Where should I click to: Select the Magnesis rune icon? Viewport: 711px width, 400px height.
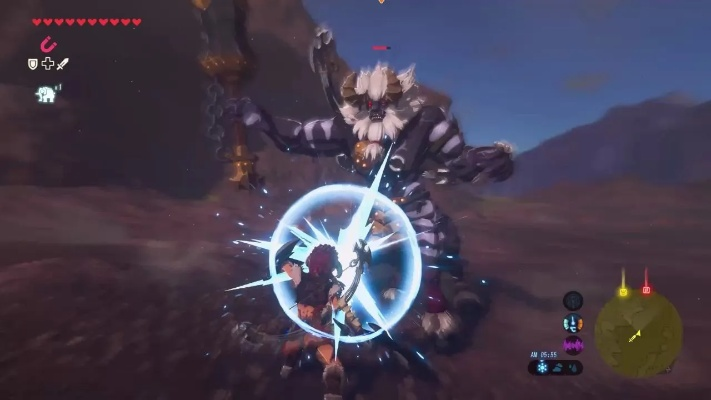48,44
